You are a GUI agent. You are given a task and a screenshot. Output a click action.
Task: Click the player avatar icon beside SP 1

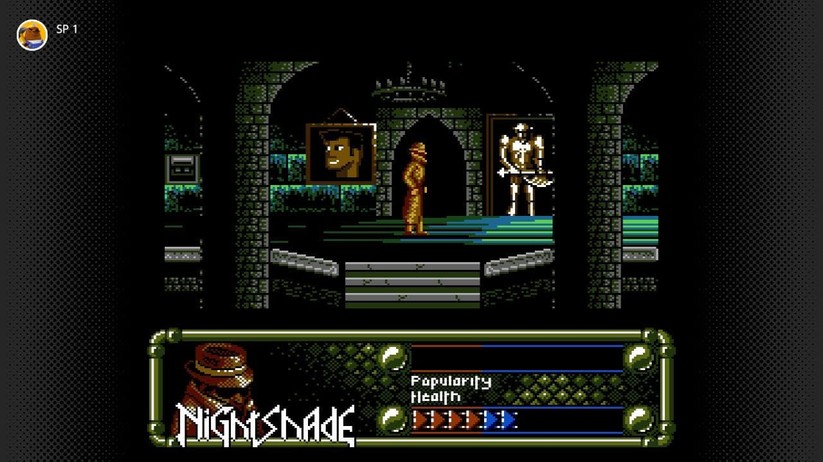[32, 34]
